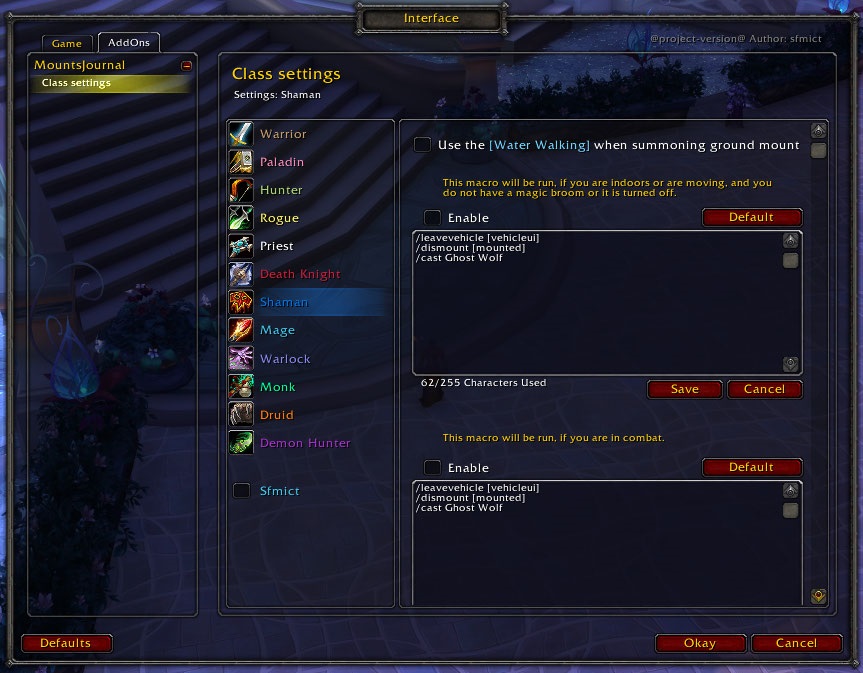Choose the Druid class entry

click(277, 415)
